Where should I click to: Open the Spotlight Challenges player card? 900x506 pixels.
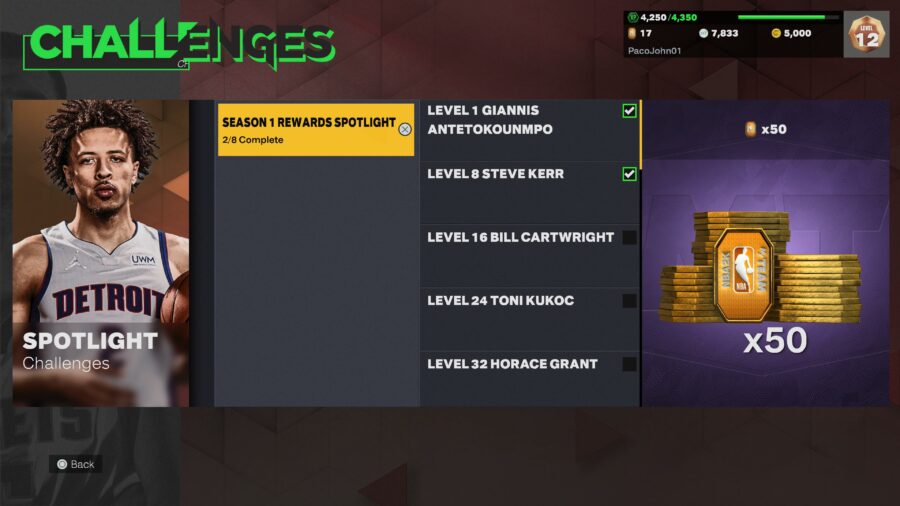click(x=101, y=253)
